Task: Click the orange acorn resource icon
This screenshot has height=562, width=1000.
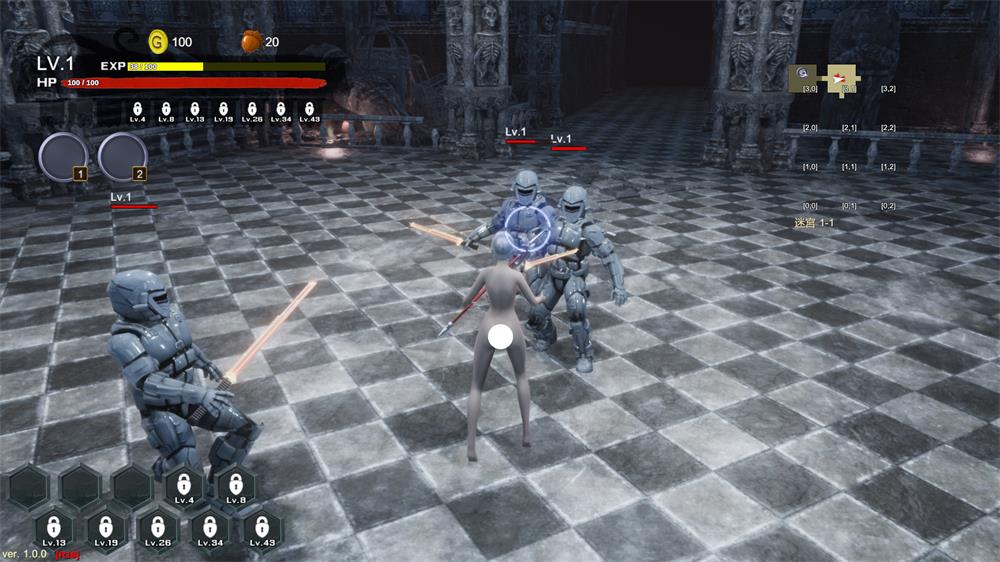Action: pos(251,42)
